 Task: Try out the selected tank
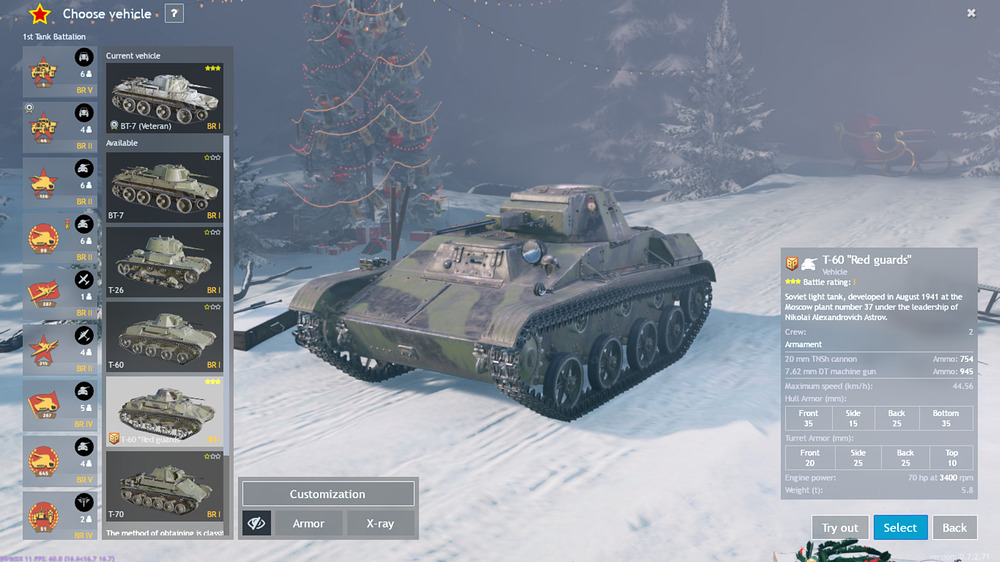840,527
